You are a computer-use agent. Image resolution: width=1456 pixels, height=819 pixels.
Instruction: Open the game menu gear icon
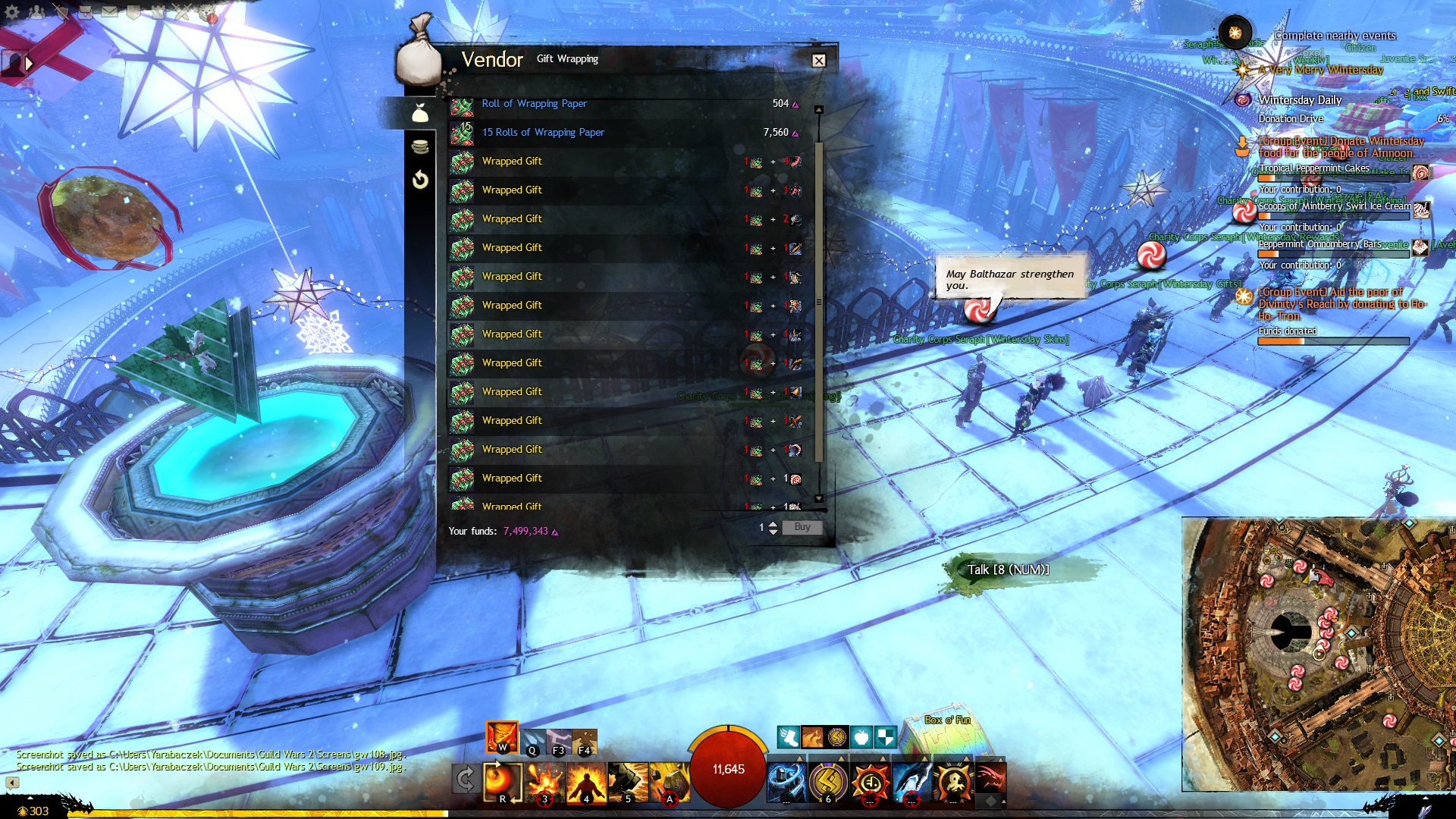point(12,11)
